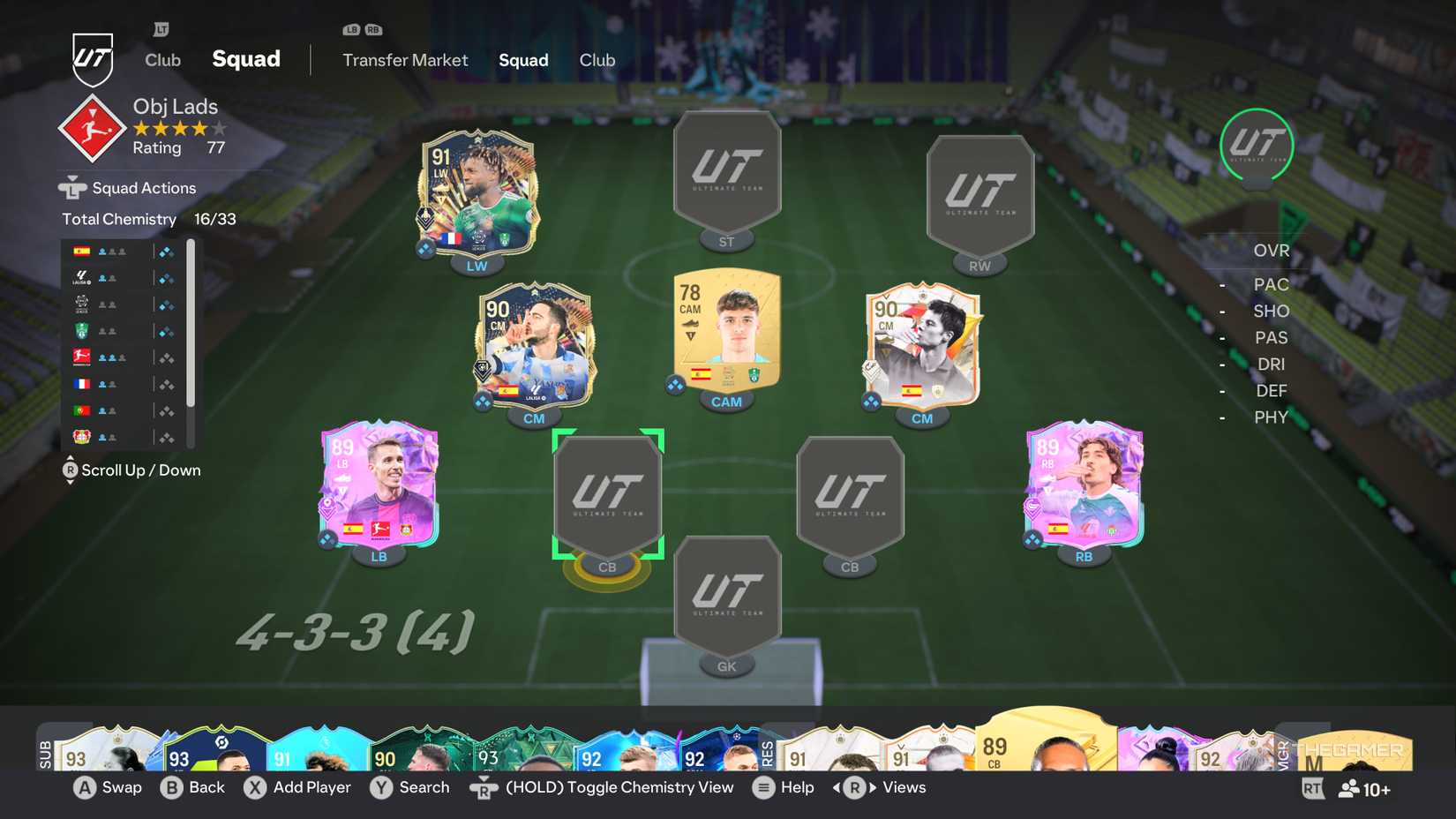This screenshot has width=1456, height=819.
Task: Toggle the 10+ players indicator bottom-right
Action: pyautogui.click(x=1363, y=790)
